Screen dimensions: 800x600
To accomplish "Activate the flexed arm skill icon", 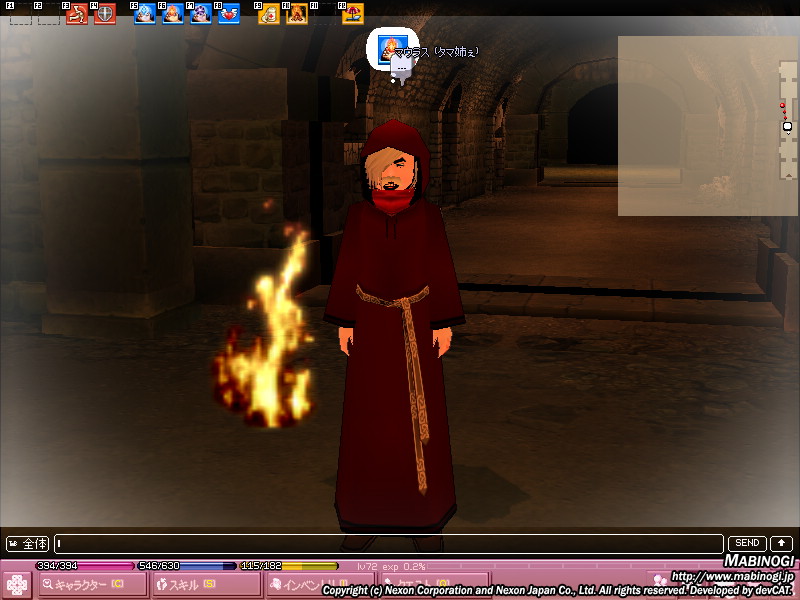I will 77,14.
